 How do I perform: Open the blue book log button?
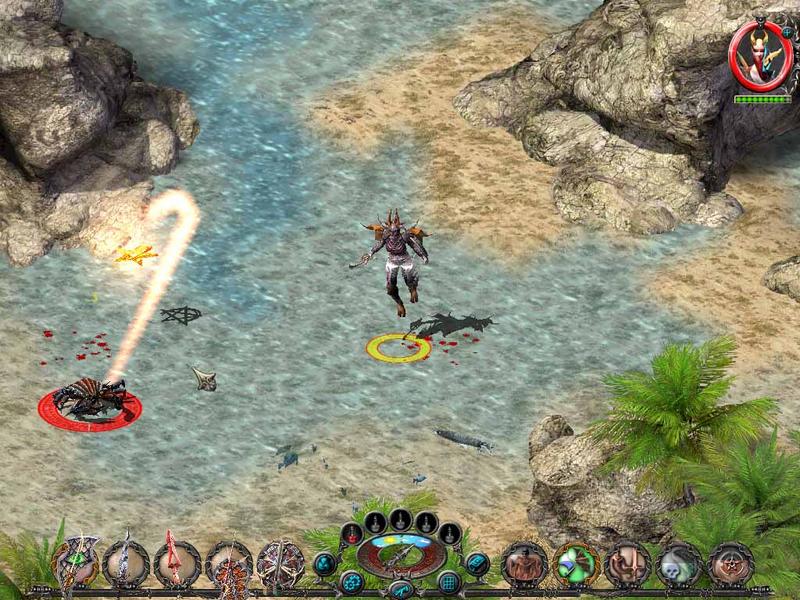477,564
